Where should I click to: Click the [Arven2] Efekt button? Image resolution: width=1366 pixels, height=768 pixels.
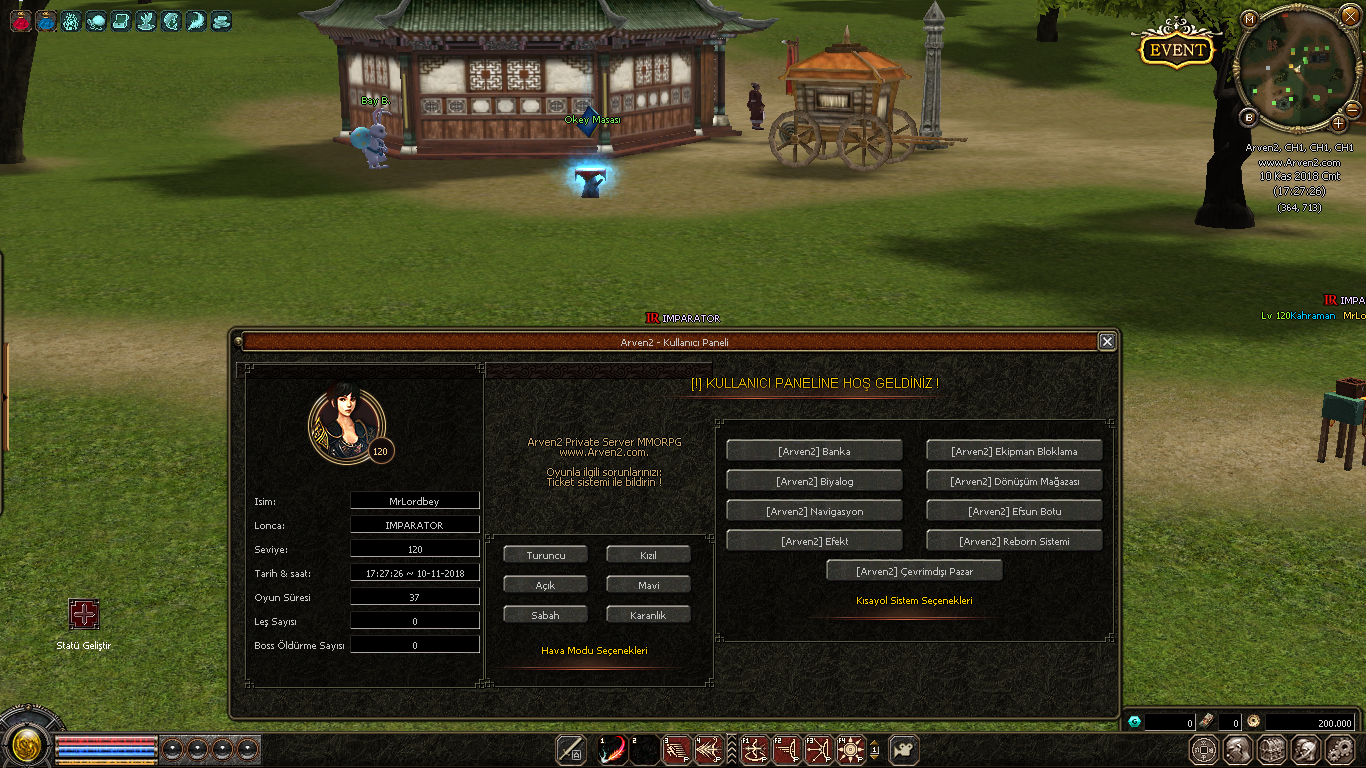pyautogui.click(x=814, y=541)
